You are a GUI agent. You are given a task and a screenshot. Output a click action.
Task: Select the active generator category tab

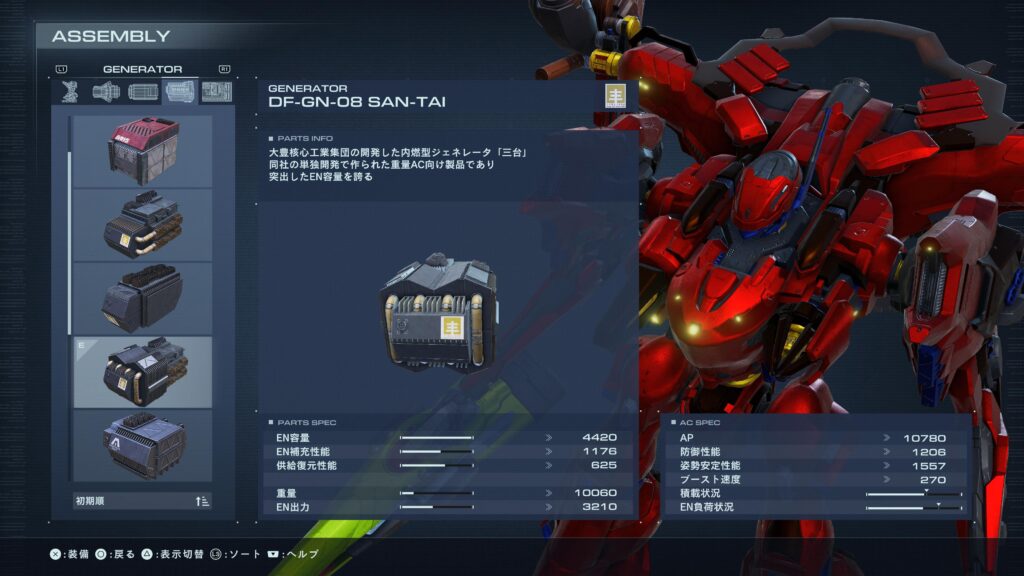point(180,92)
